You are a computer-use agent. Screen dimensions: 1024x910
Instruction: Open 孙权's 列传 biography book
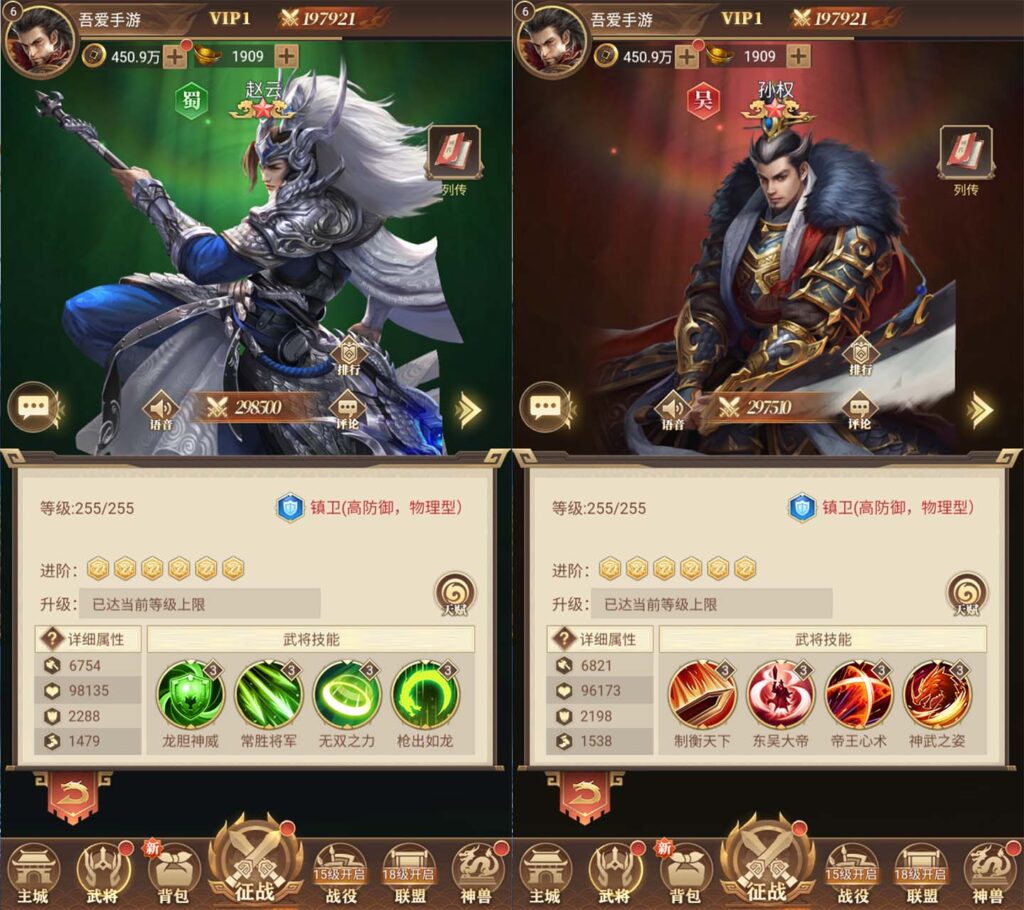(x=966, y=153)
